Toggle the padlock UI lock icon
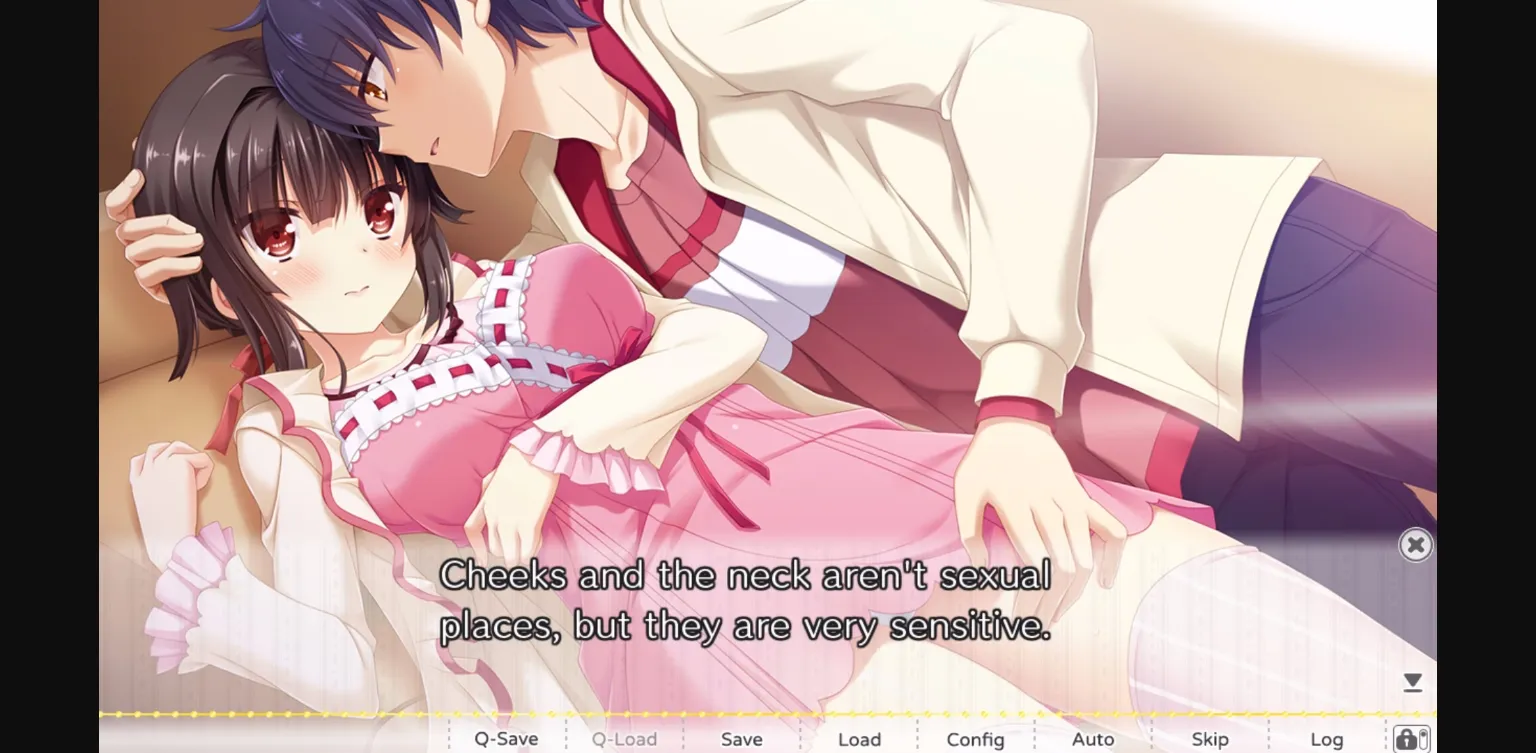The image size is (1536, 753). 1408,739
